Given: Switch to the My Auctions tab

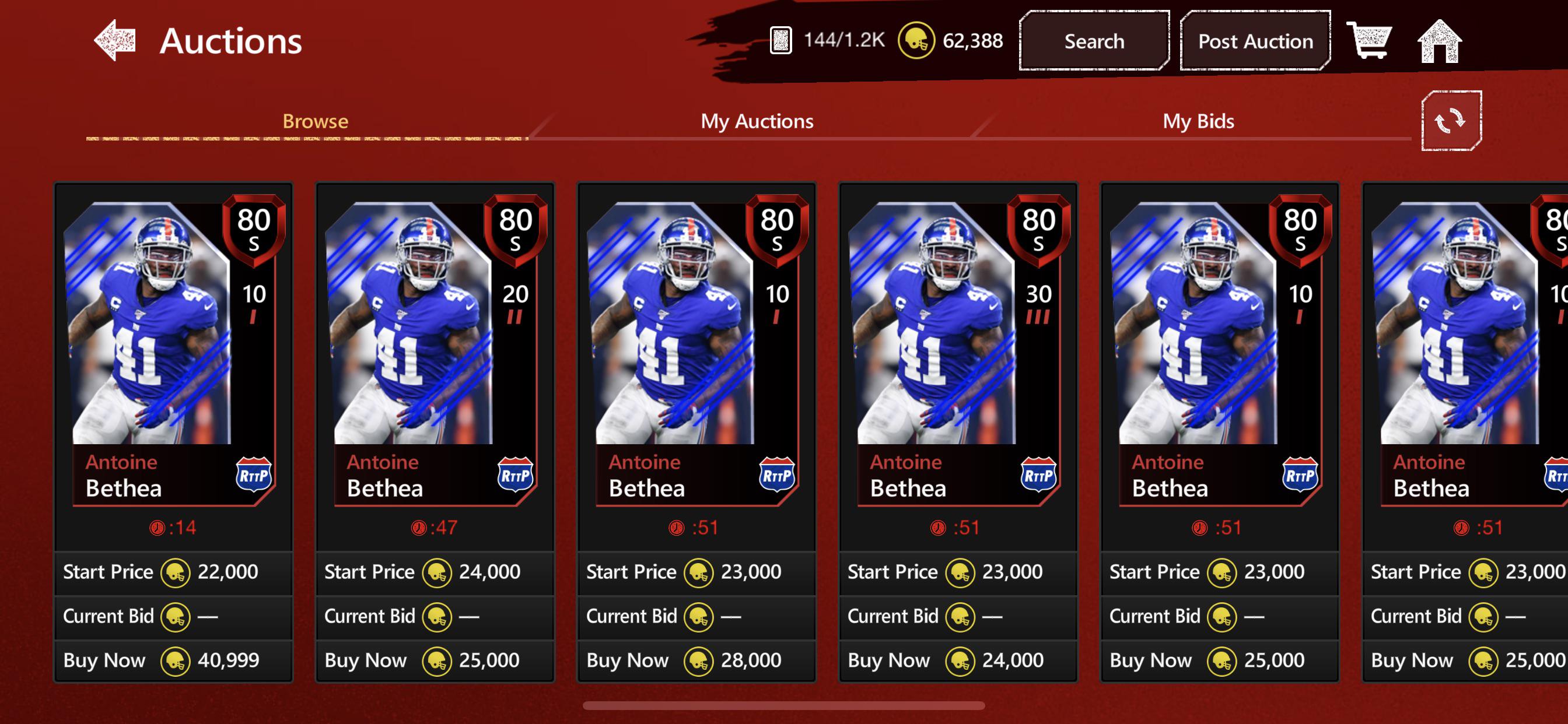Looking at the screenshot, I should coord(757,121).
